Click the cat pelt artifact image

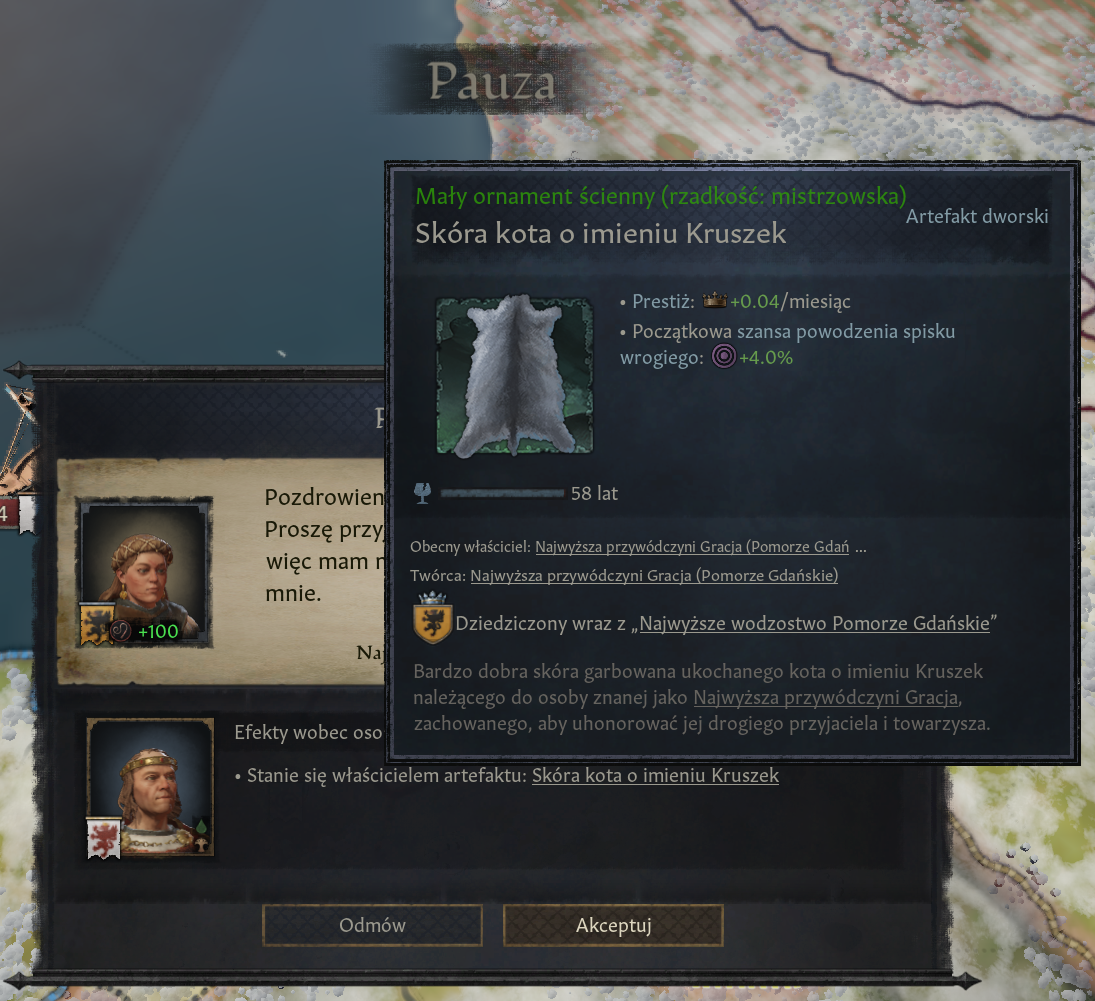tap(515, 376)
